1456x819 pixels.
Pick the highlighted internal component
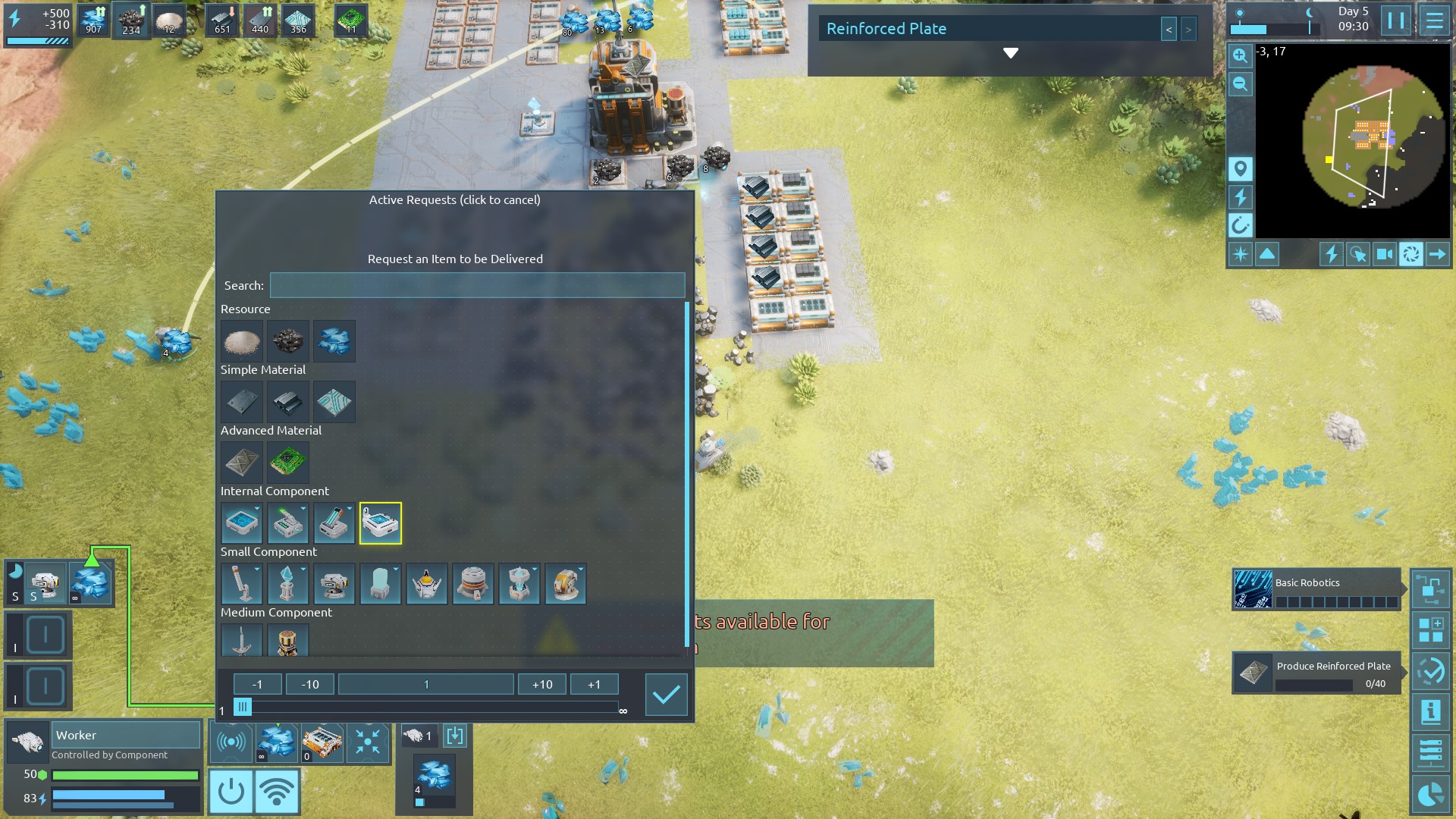pos(380,523)
